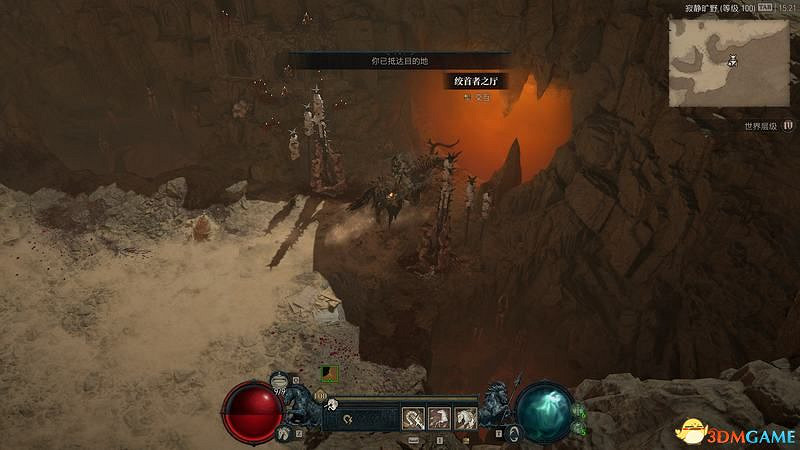This screenshot has width=800, height=450.
Task: Activate the middle horse-head mount skill
Action: point(439,418)
